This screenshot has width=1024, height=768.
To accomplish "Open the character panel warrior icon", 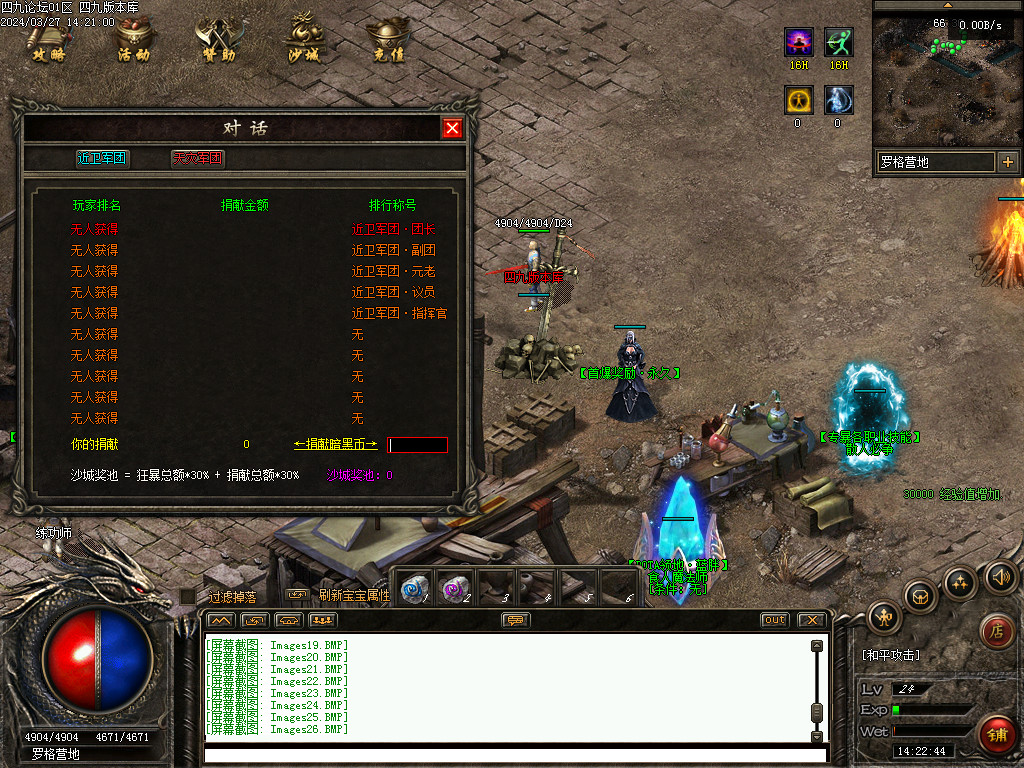I will click(x=884, y=616).
